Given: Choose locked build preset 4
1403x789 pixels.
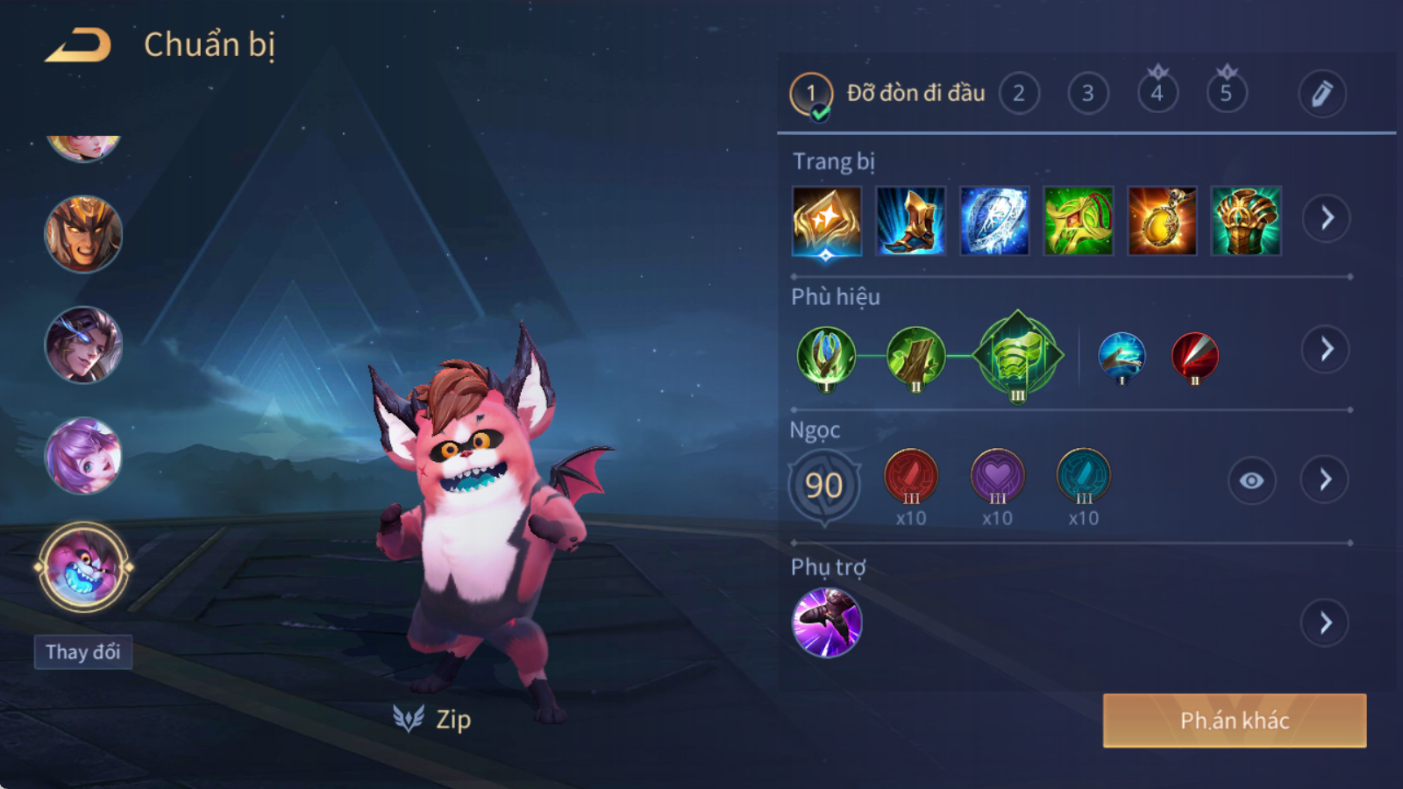Looking at the screenshot, I should [1157, 94].
